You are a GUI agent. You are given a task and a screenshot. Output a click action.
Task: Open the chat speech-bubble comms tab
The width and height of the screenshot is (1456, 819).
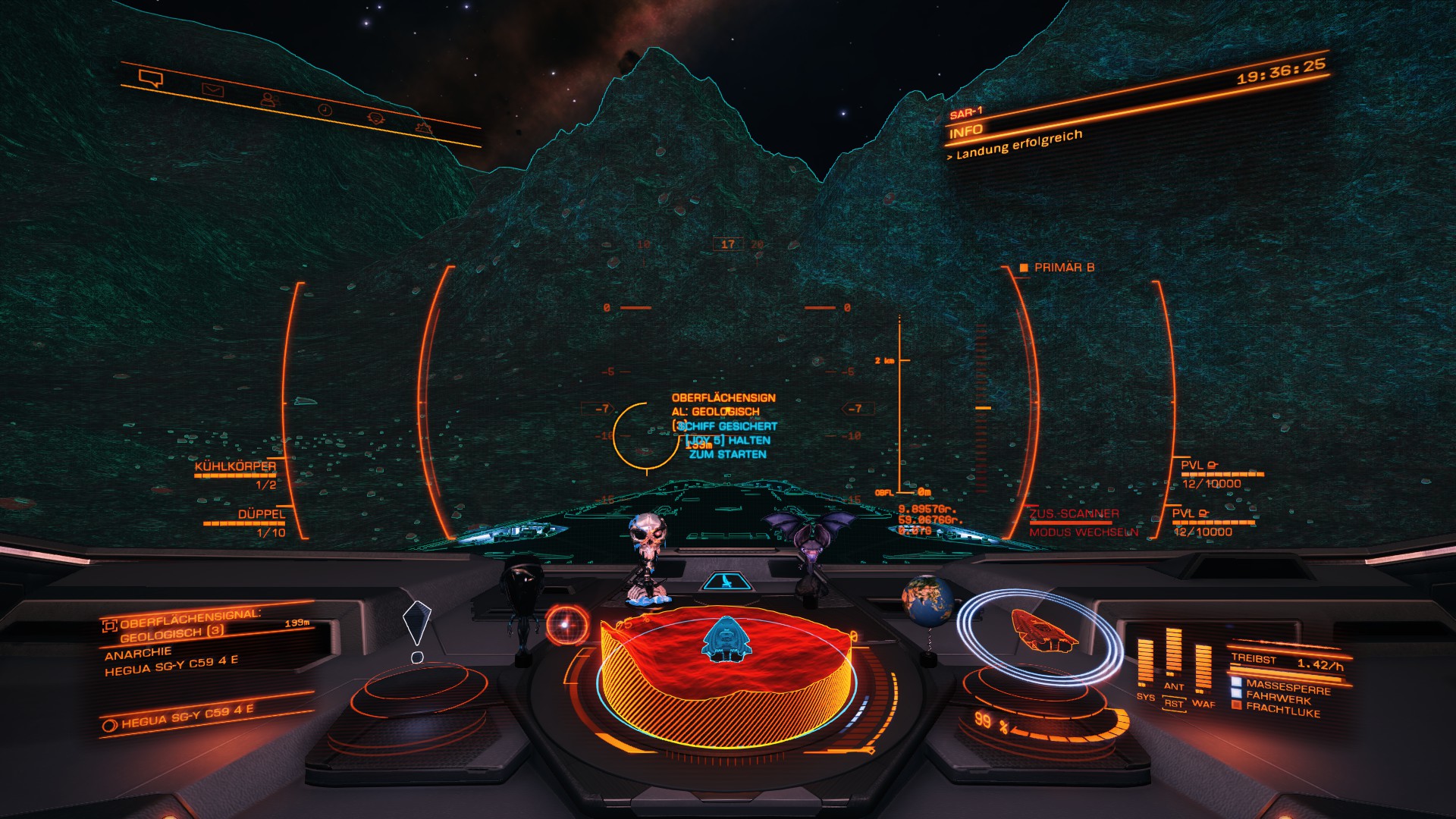point(151,78)
